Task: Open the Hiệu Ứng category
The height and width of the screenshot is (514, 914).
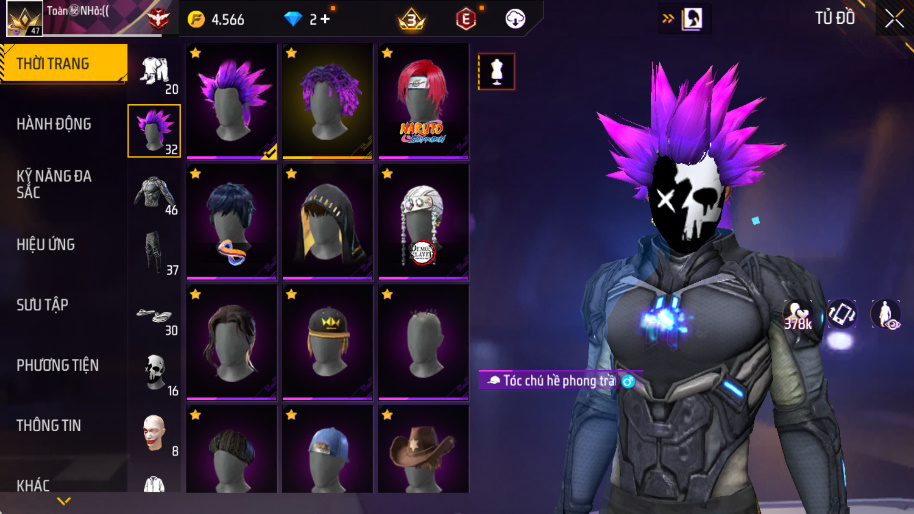Action: click(46, 244)
